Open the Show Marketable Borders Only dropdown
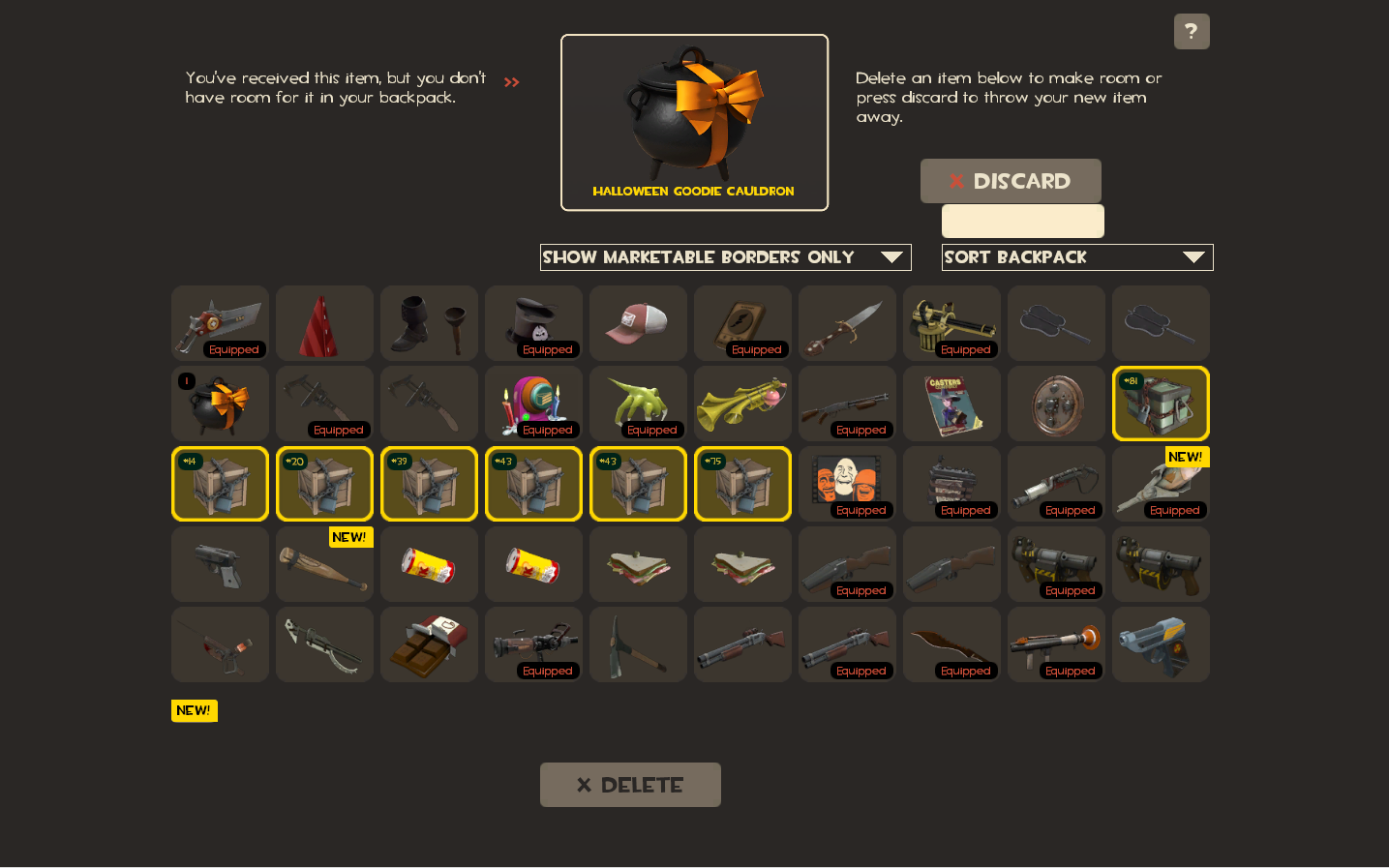The image size is (1389, 868). [x=725, y=257]
